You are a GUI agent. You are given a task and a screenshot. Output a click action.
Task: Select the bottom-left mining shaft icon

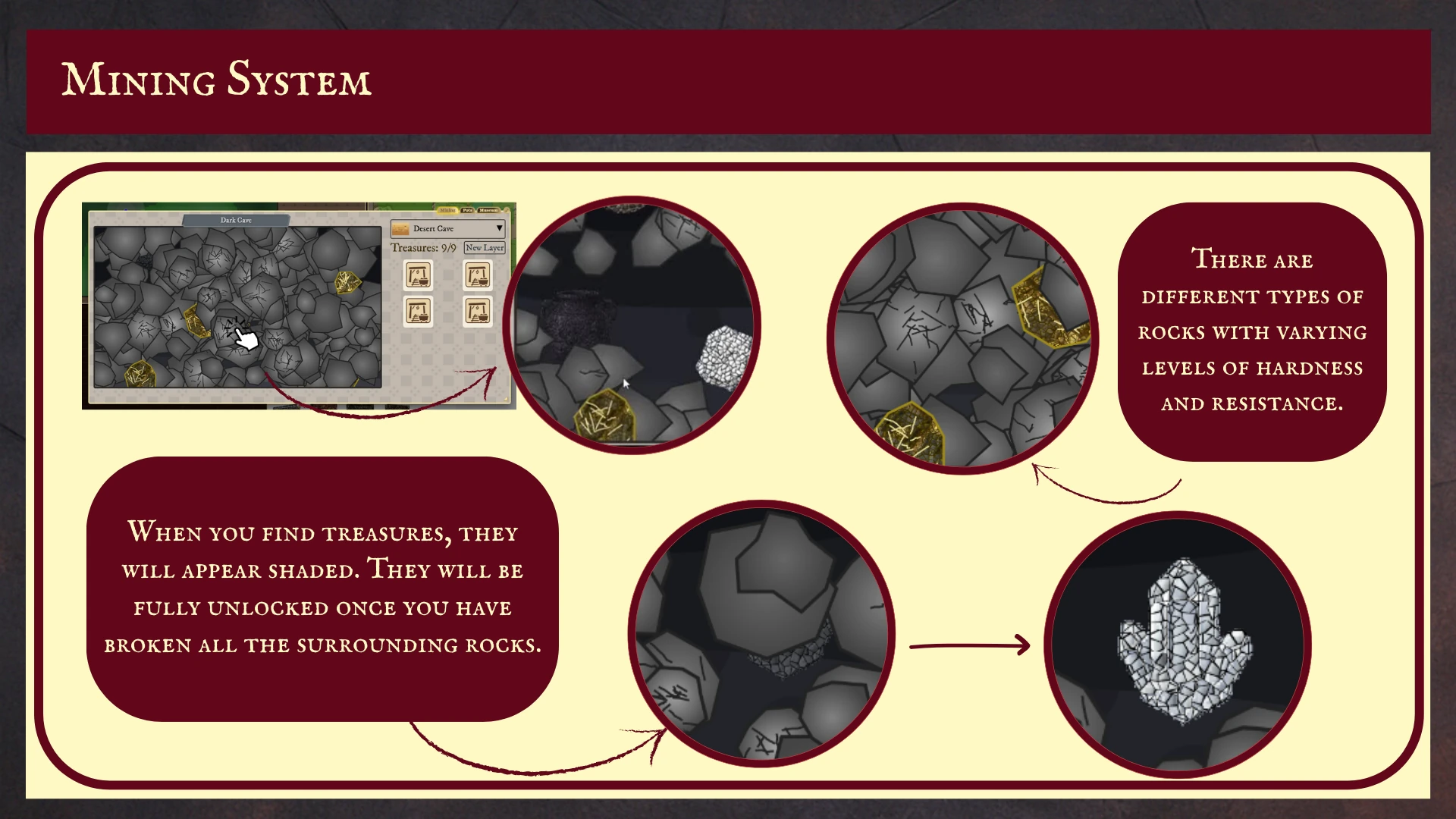click(x=419, y=312)
